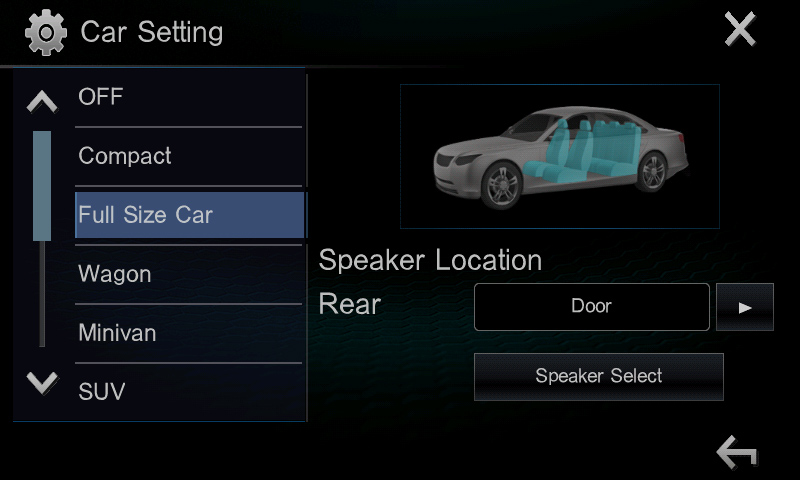Click the list's up arrow
The height and width of the screenshot is (480, 800).
(42, 100)
